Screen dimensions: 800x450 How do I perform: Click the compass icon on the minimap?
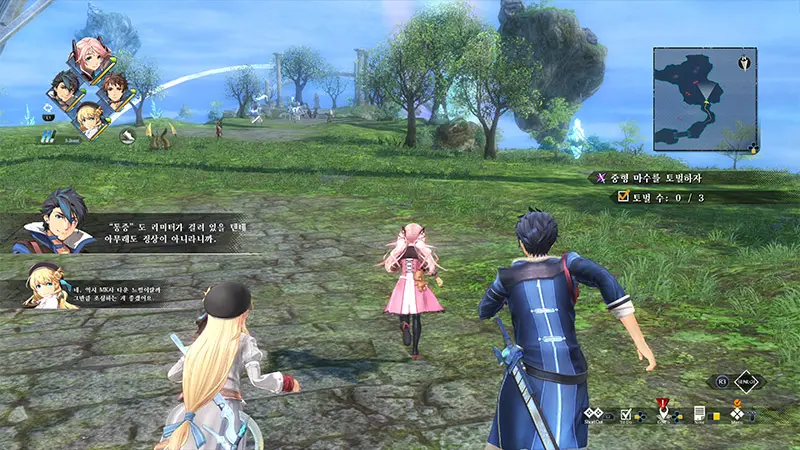coord(744,63)
